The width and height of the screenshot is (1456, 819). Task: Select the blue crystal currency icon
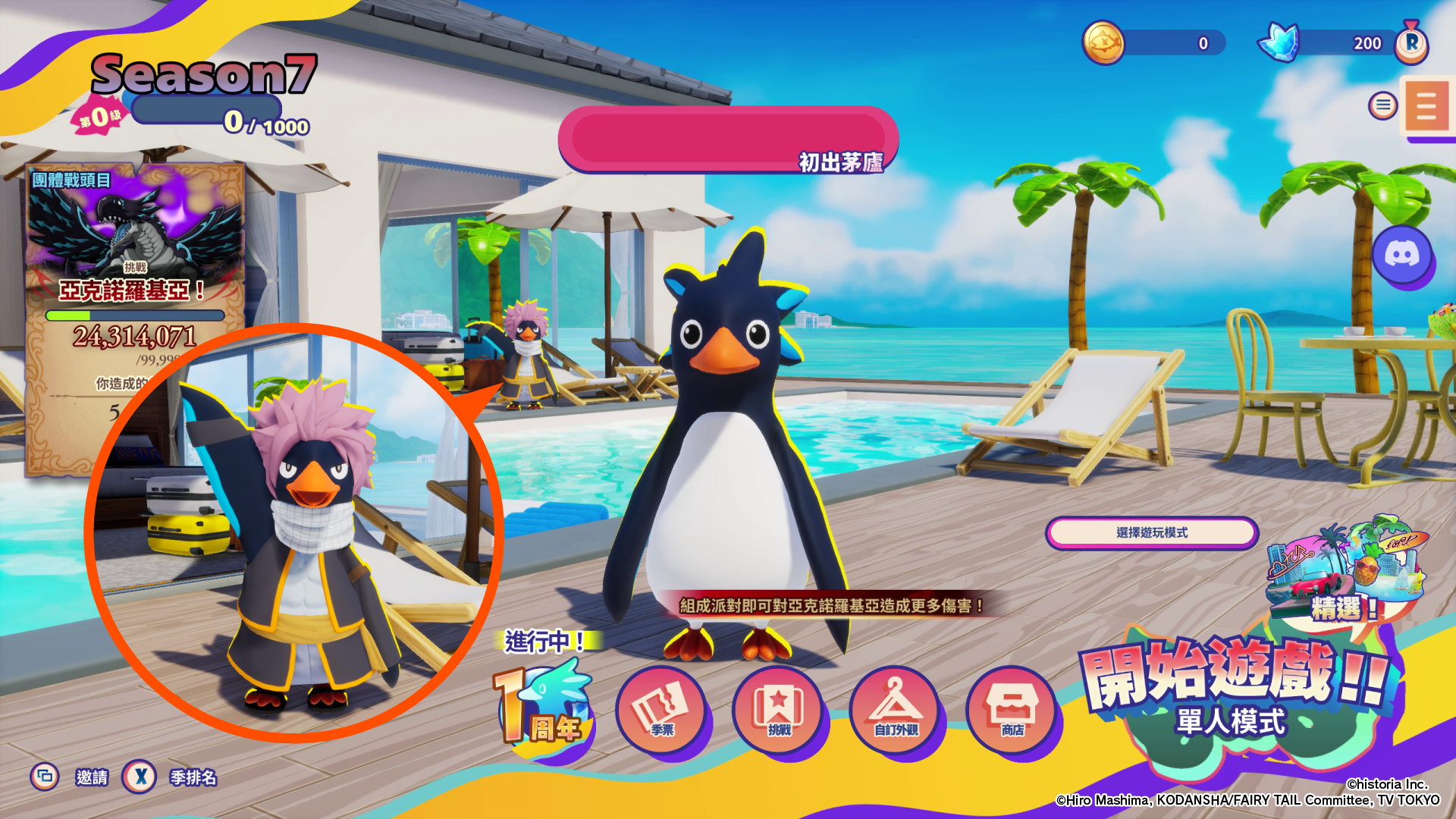tap(1280, 42)
